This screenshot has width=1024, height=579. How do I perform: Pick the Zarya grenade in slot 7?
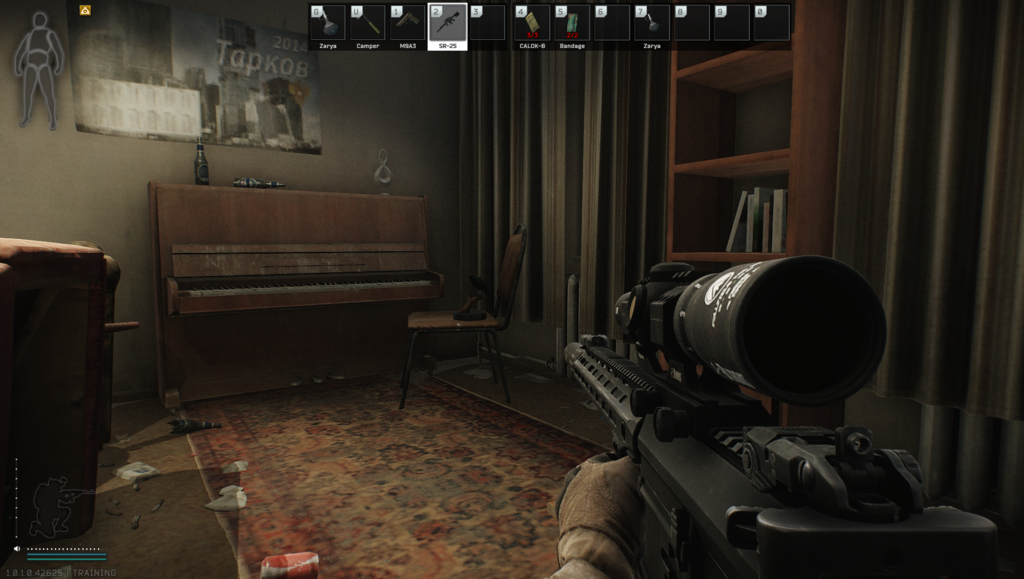point(652,23)
